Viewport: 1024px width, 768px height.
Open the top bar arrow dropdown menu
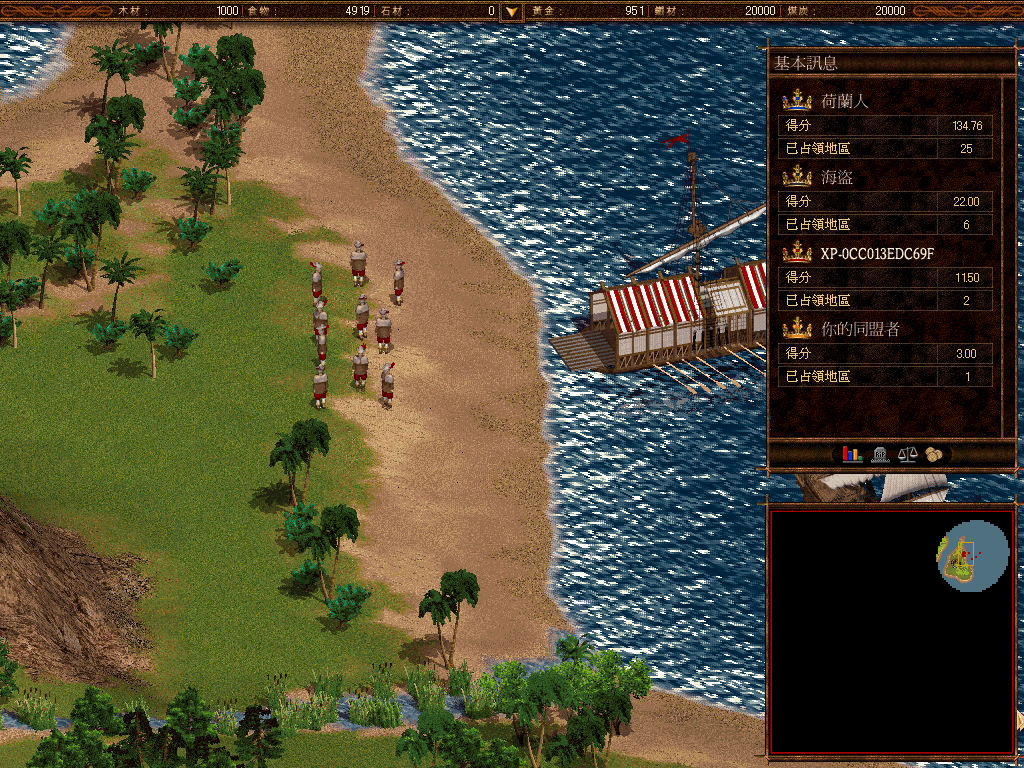512,11
